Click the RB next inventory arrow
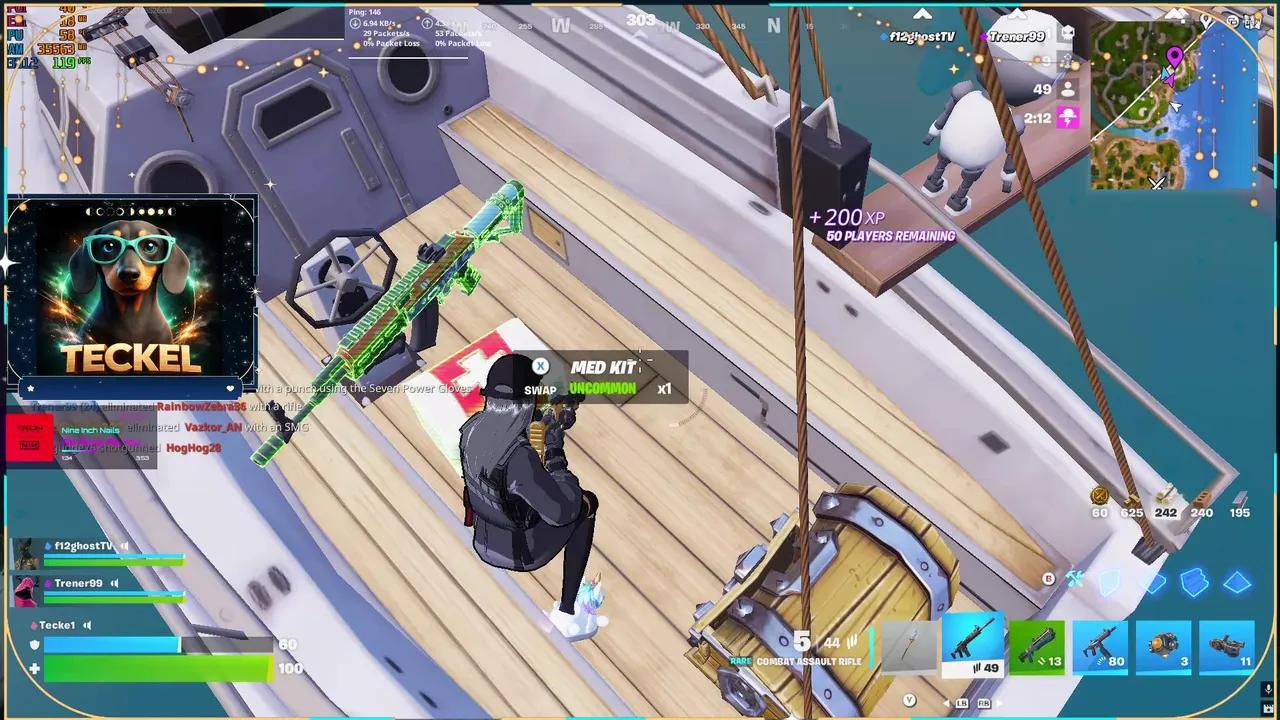 [x=984, y=703]
